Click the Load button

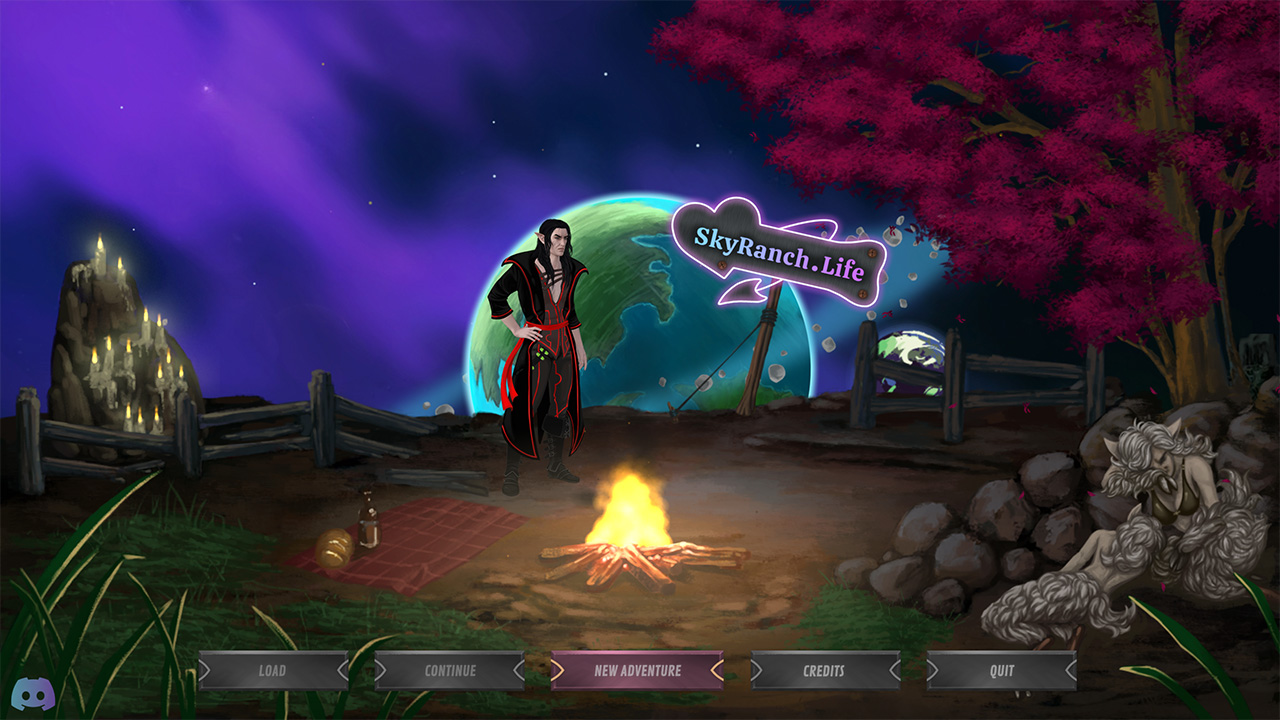tap(273, 671)
